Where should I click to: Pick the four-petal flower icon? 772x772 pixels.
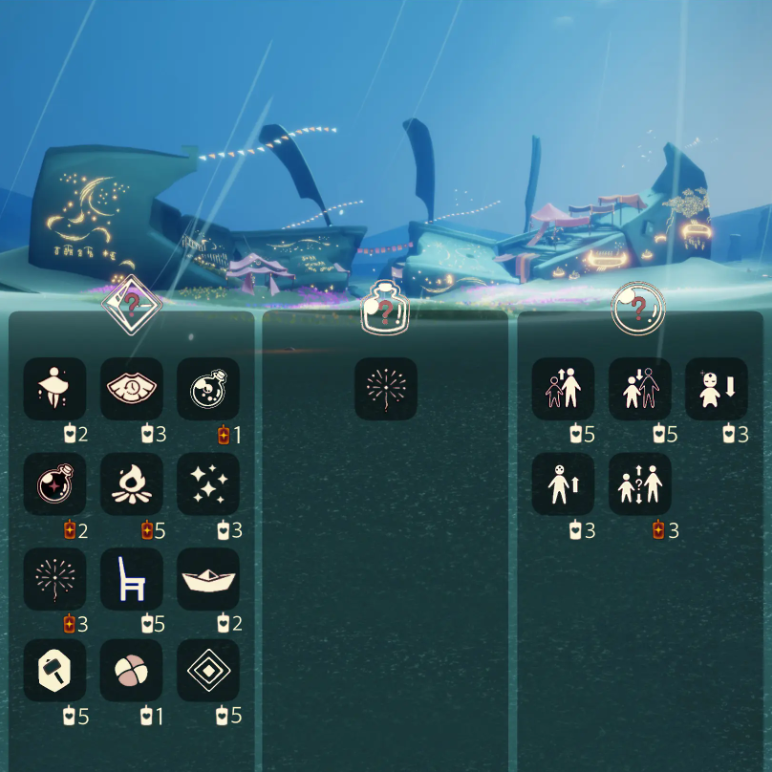pos(132,671)
